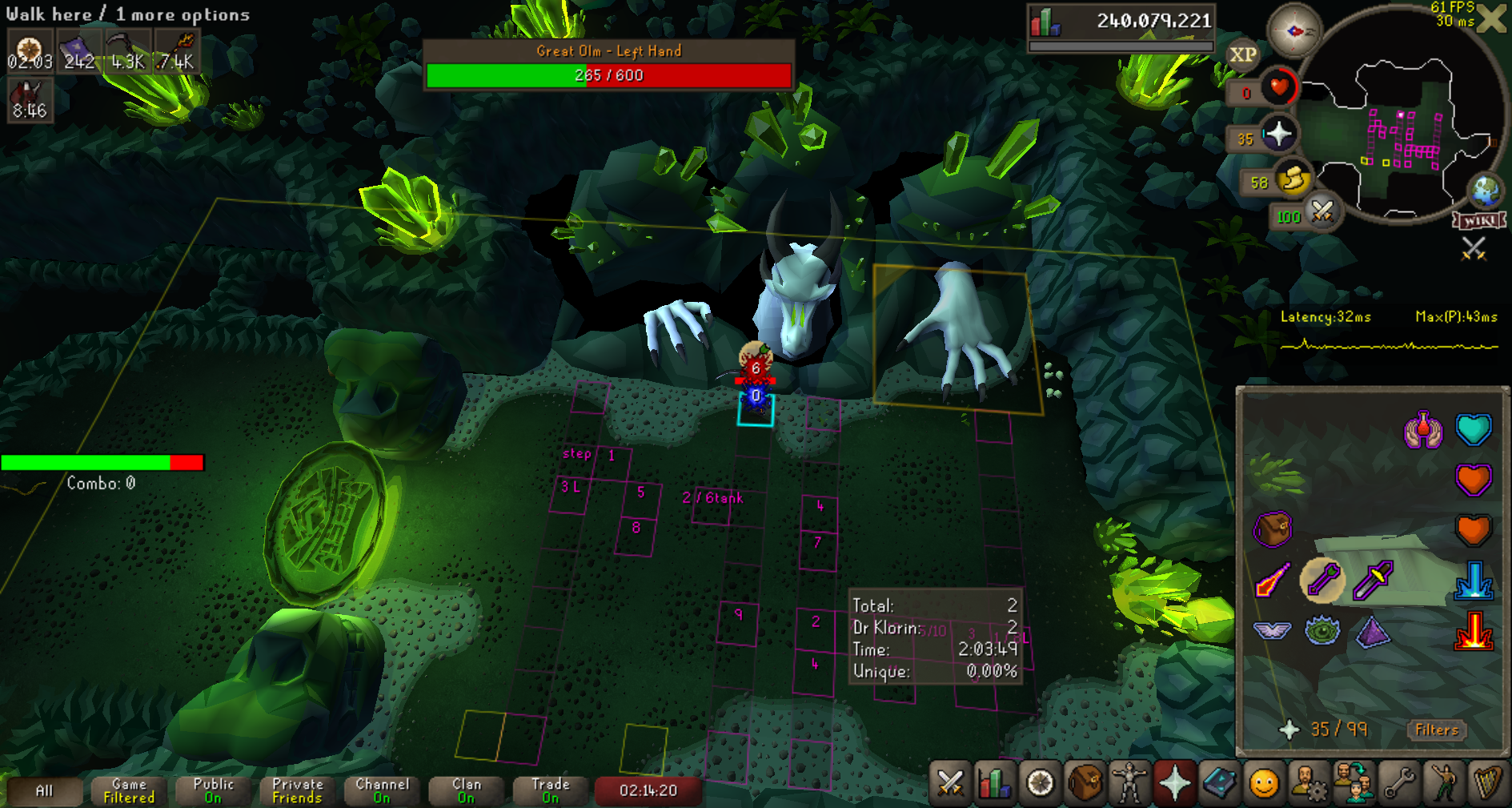
Task: Toggle run with the boot energy orb
Action: coord(1293,179)
